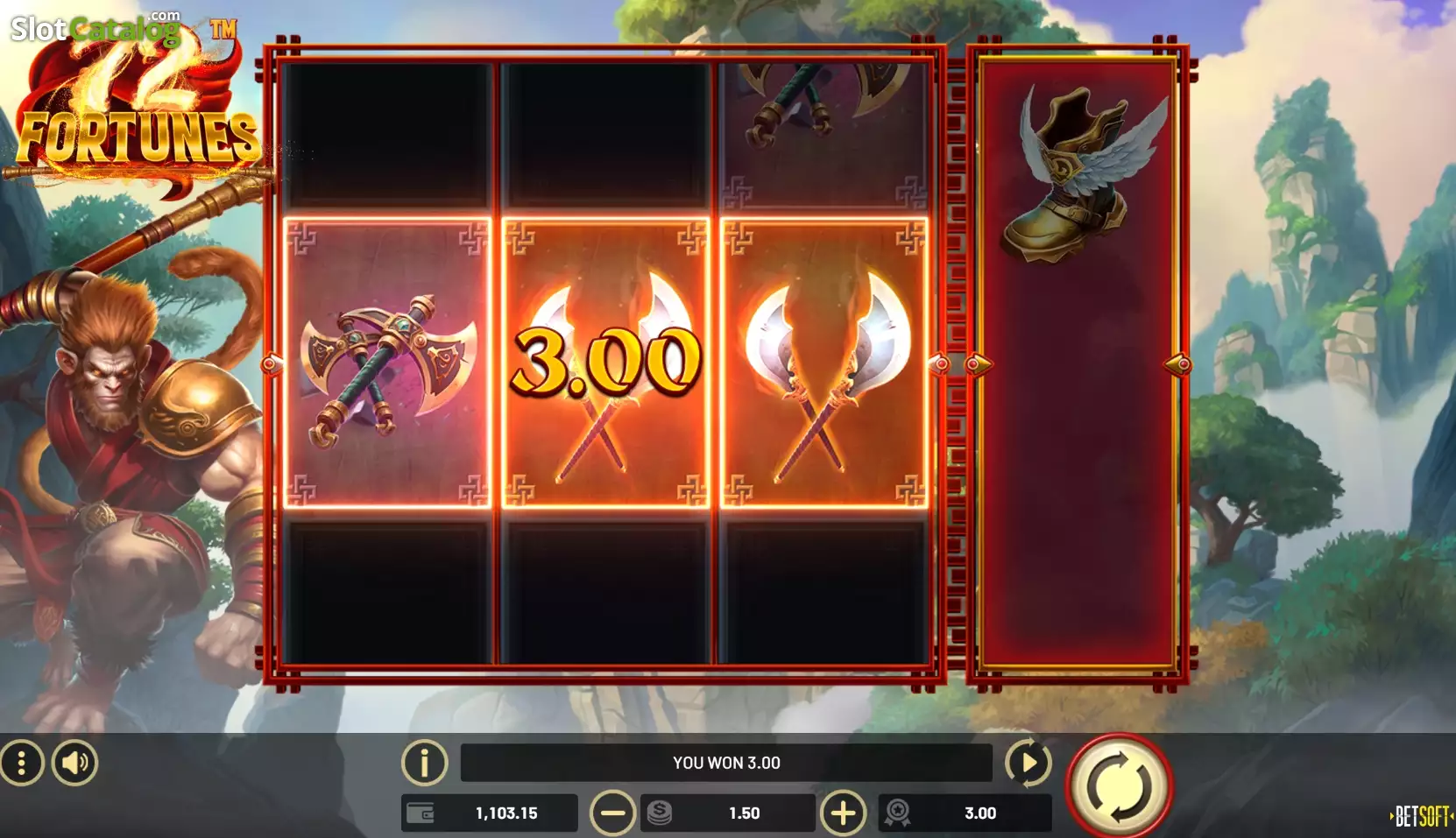Open the game information screen
The height and width of the screenshot is (838, 1456).
tap(425, 763)
